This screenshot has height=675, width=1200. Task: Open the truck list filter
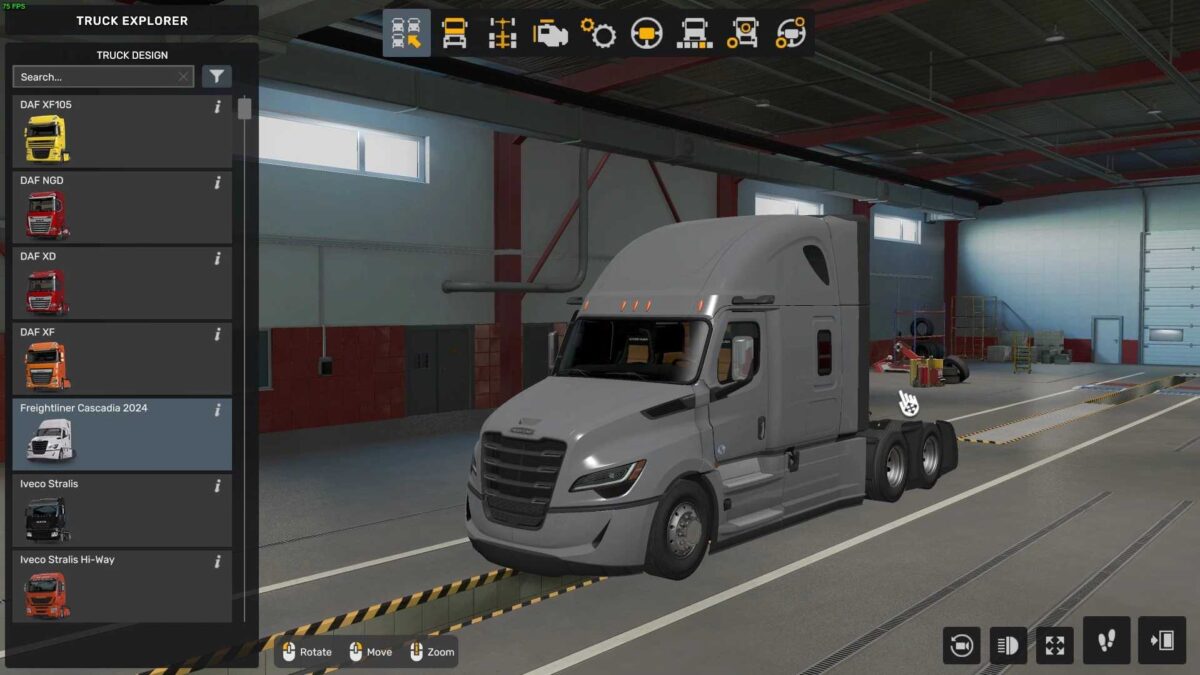coord(217,77)
